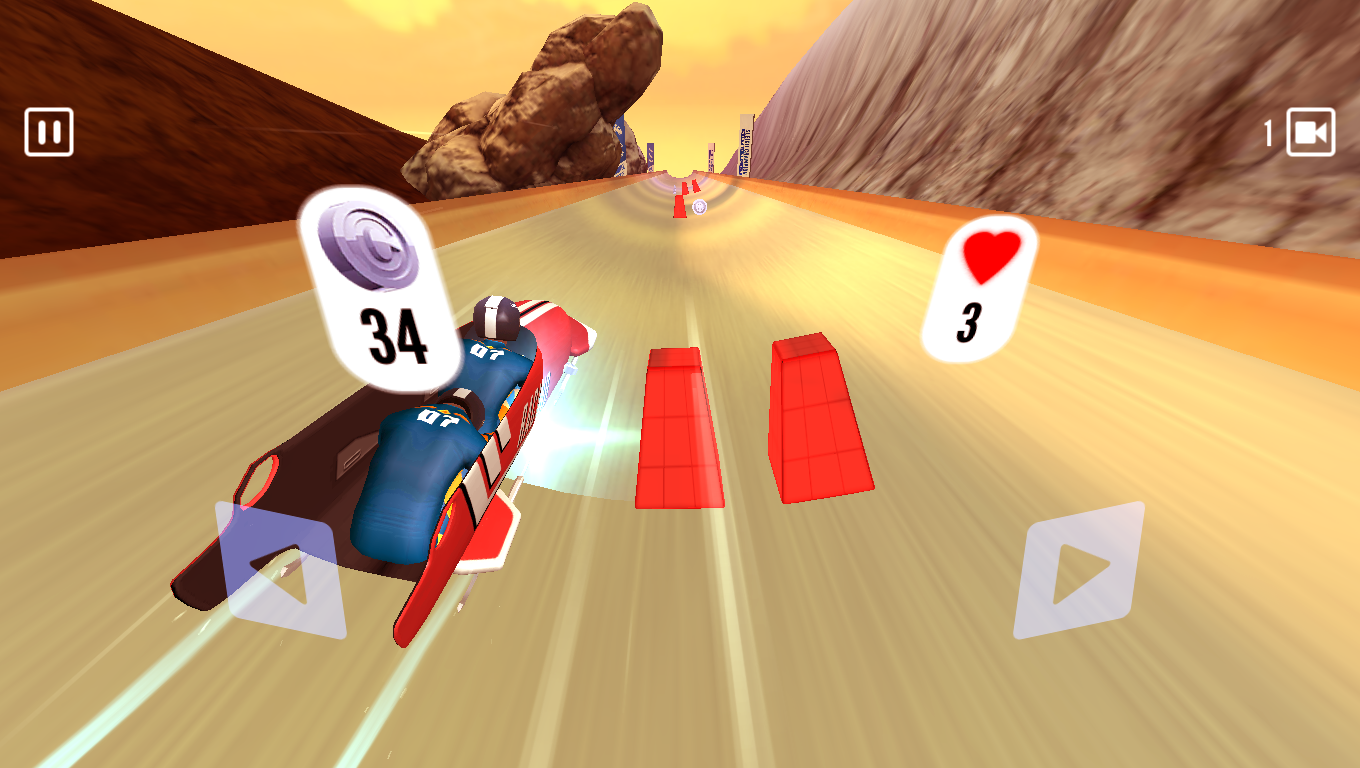Open the coin counter badge showing 34
The height and width of the screenshot is (768, 1360).
coord(373,285)
